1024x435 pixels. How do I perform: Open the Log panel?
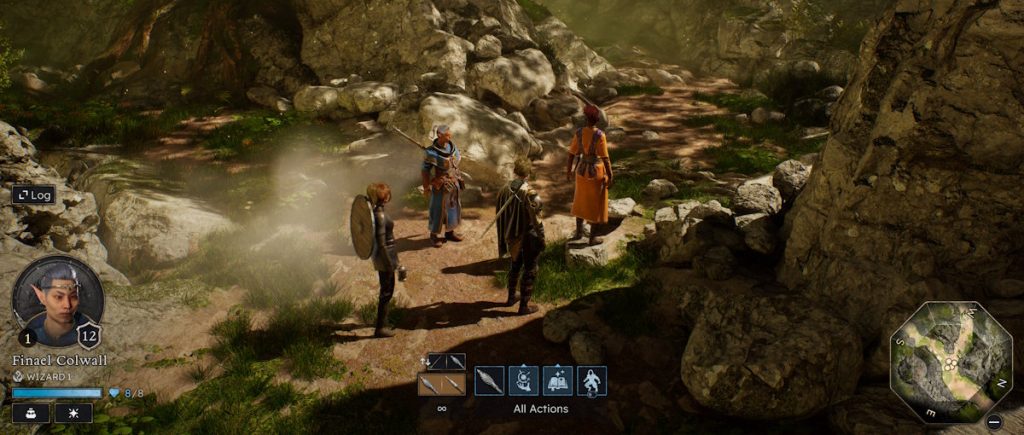tap(33, 195)
